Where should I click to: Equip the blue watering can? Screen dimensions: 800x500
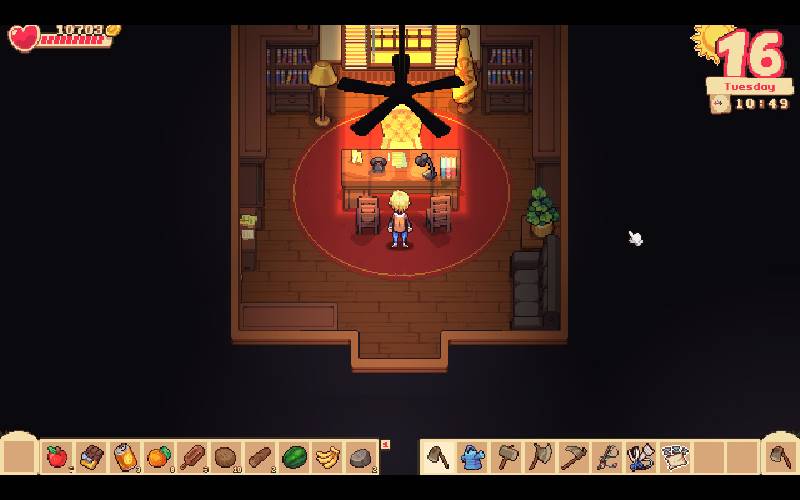pos(473,457)
